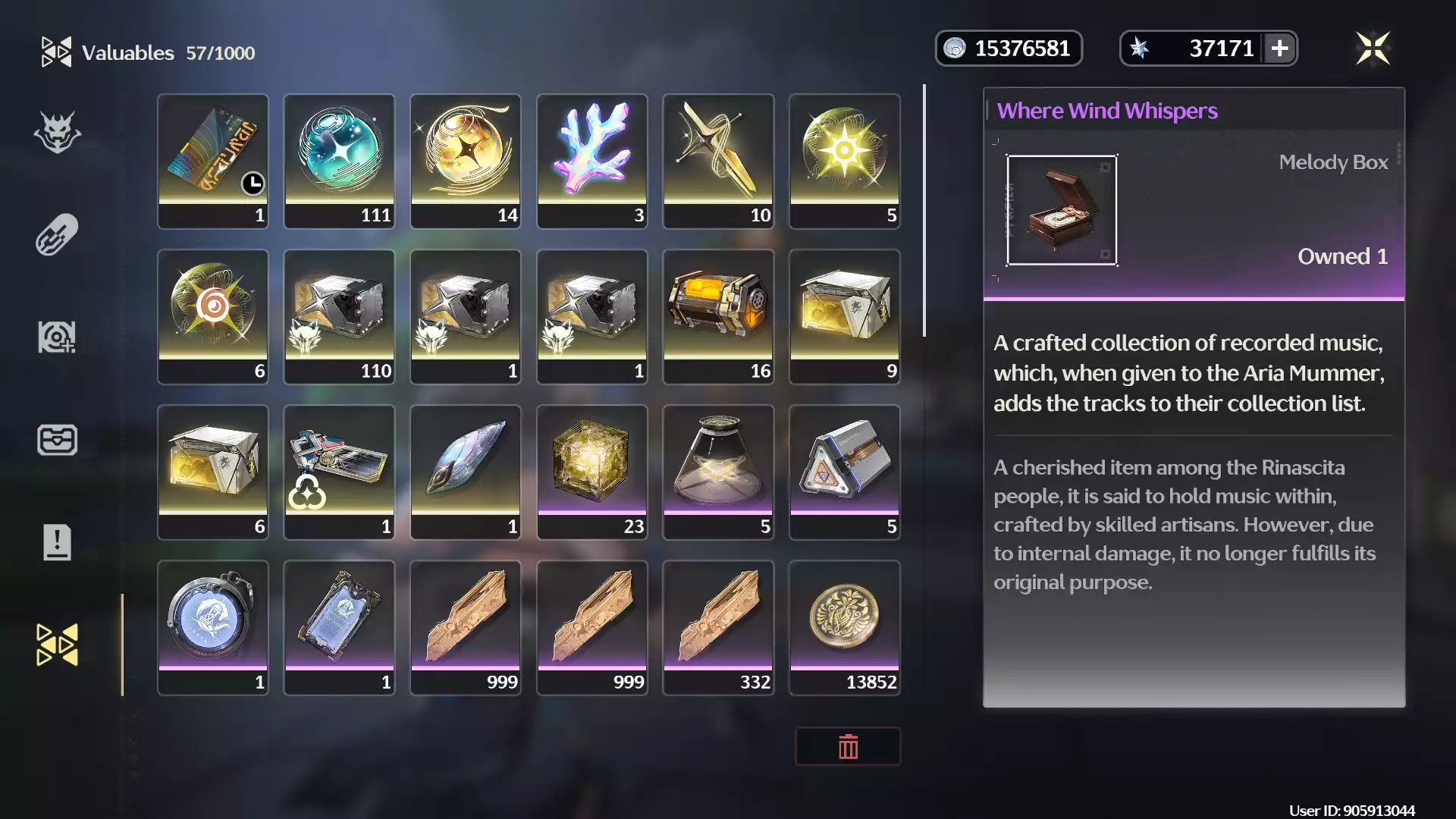1456x819 pixels.
Task: Select the golden orb item with 14
Action: pyautogui.click(x=466, y=160)
